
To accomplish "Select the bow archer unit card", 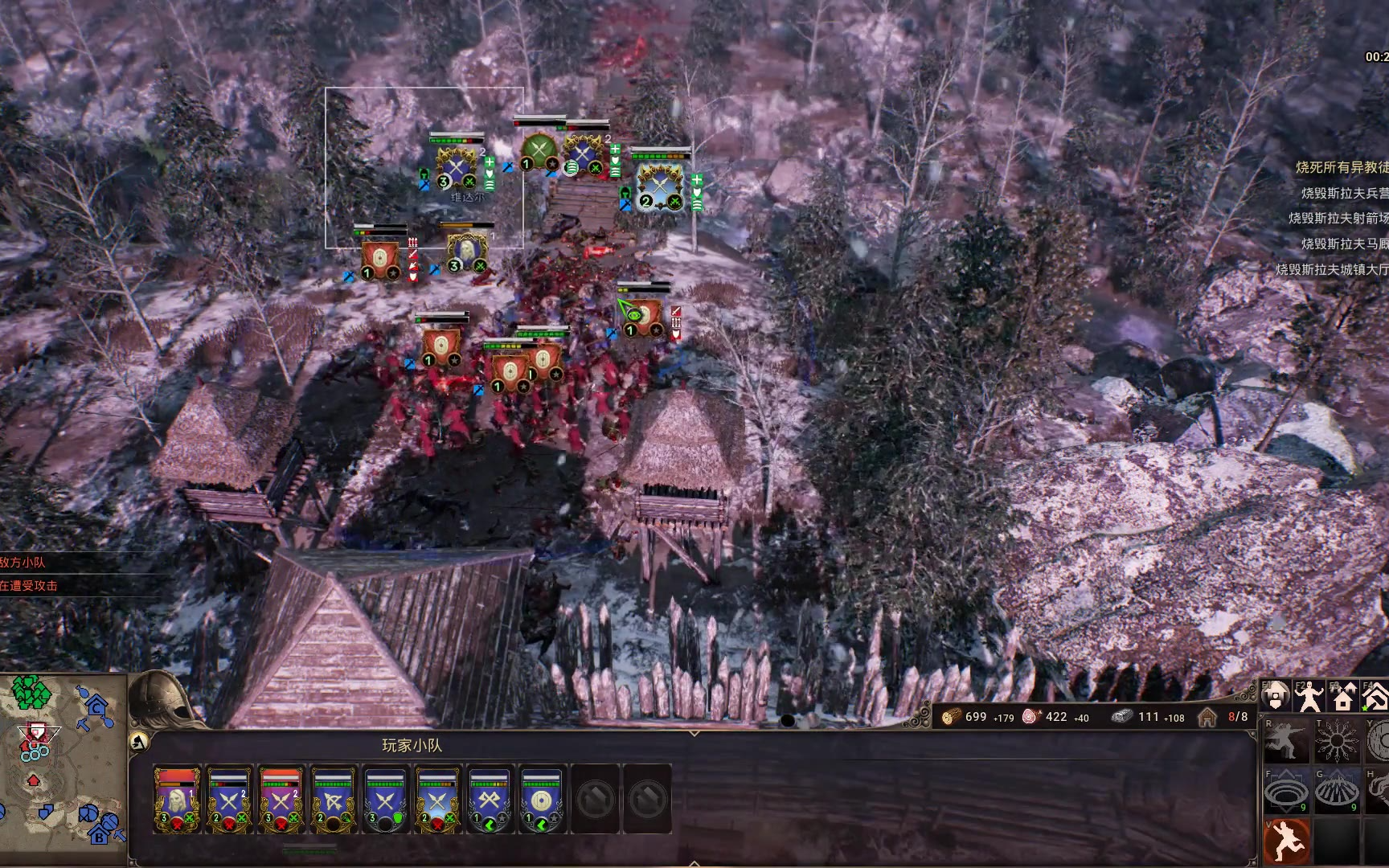I will (x=333, y=799).
